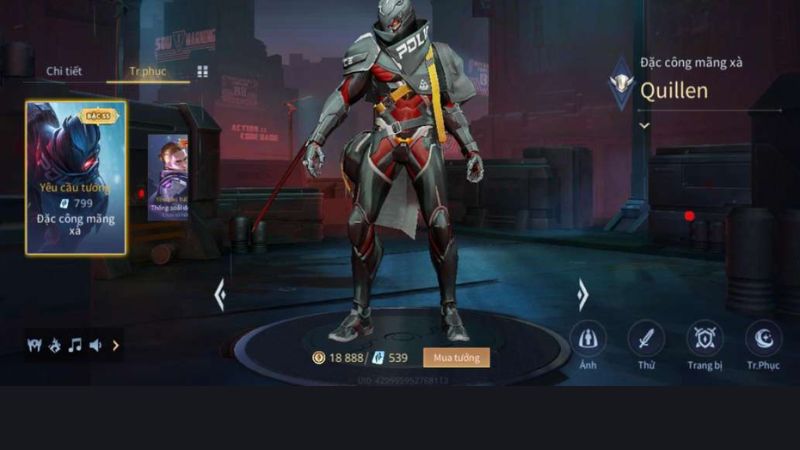The height and width of the screenshot is (450, 800).
Task: Open the Trang bị equipment button
Action: coord(704,340)
